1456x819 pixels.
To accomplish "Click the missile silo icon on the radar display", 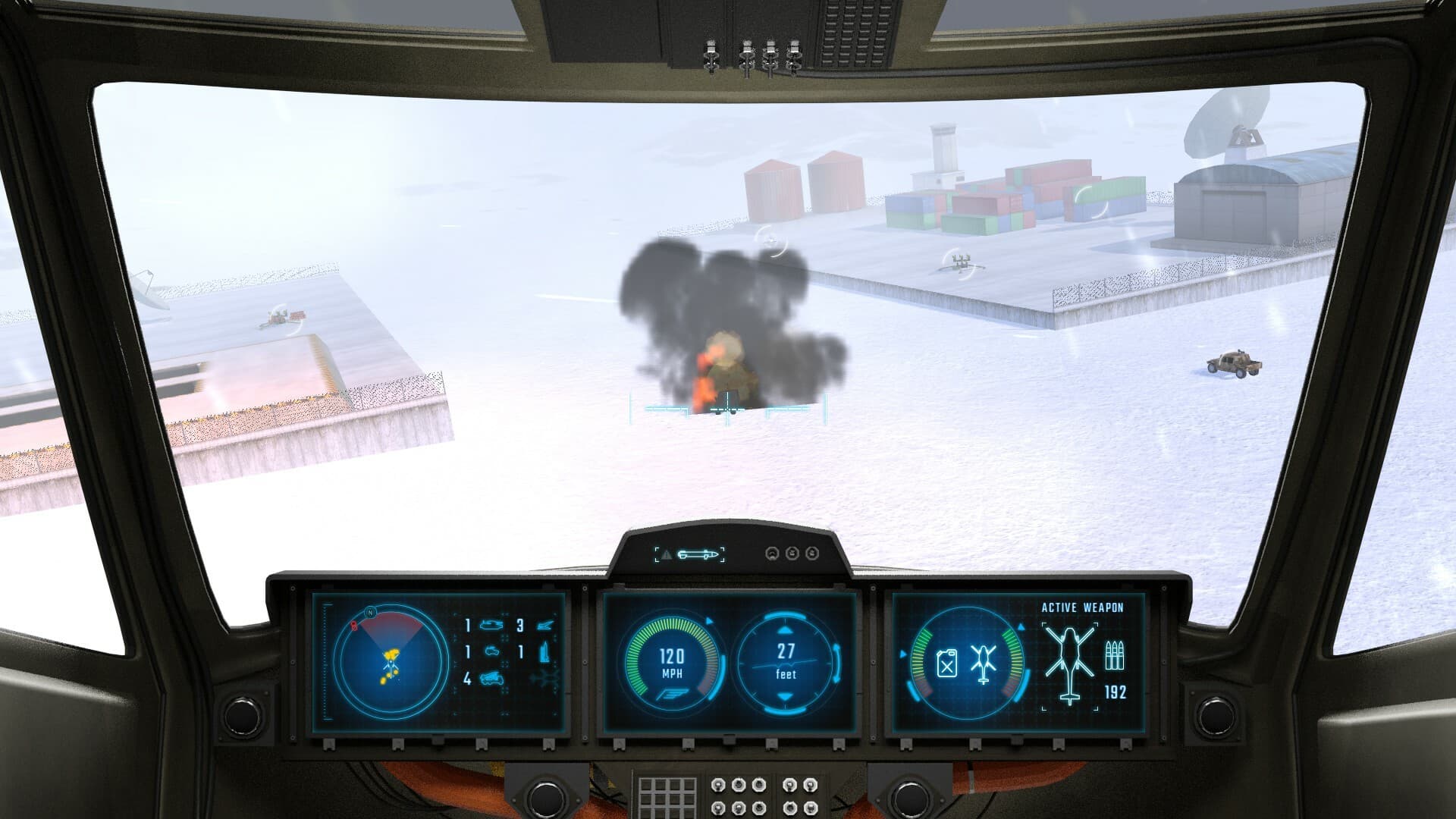I will 544,652.
